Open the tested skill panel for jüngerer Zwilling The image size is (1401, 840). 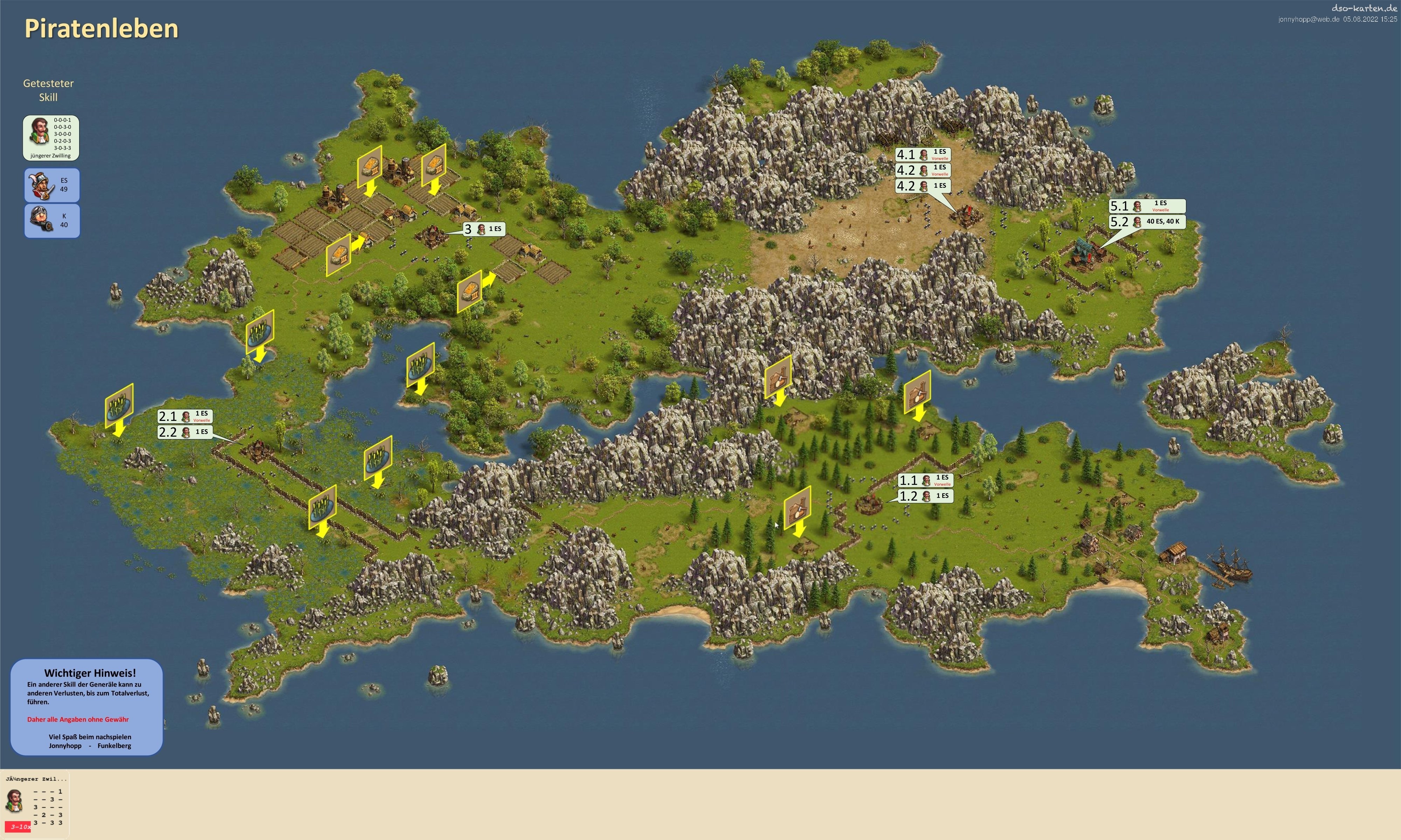pos(51,138)
